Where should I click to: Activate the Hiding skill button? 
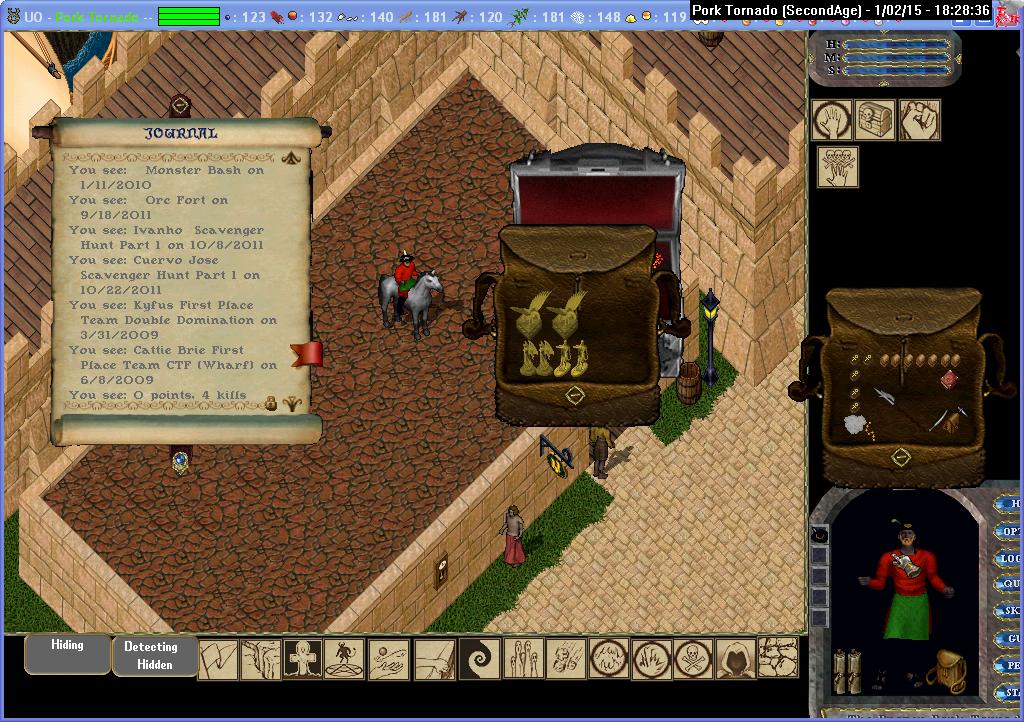(67, 653)
